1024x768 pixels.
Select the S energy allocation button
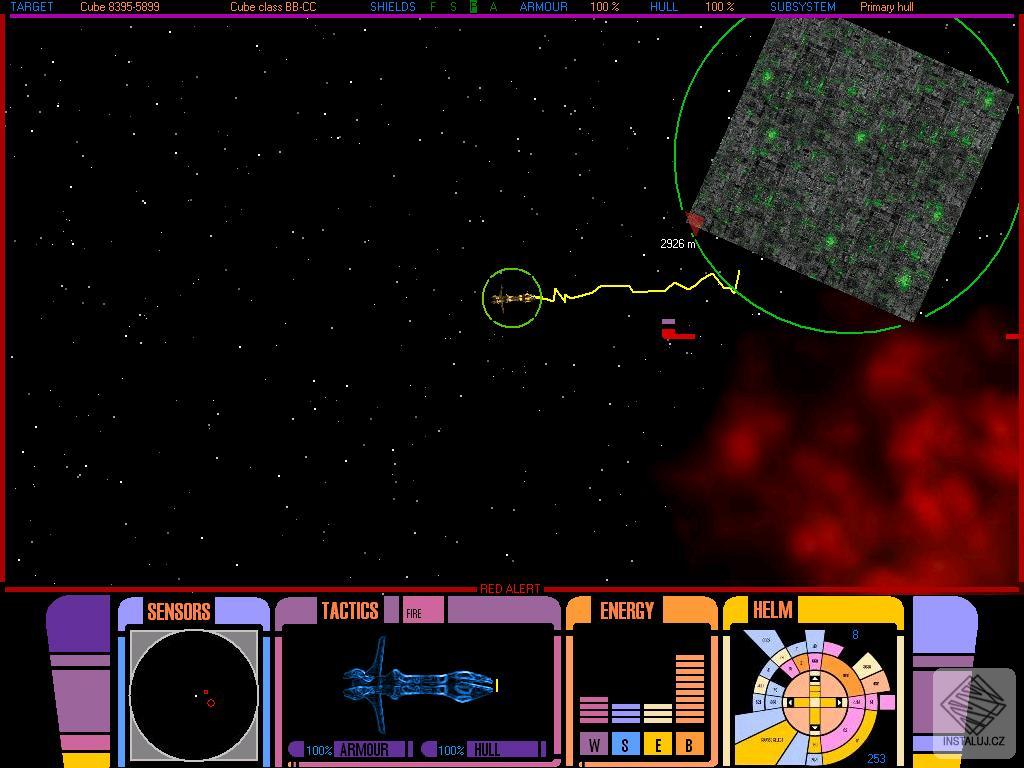(625, 744)
